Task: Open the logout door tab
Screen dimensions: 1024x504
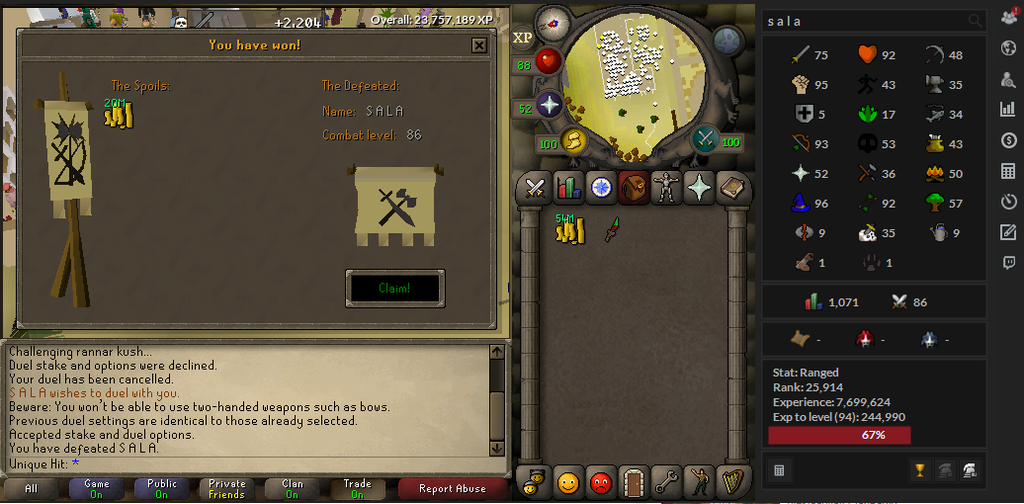Action: 634,481
